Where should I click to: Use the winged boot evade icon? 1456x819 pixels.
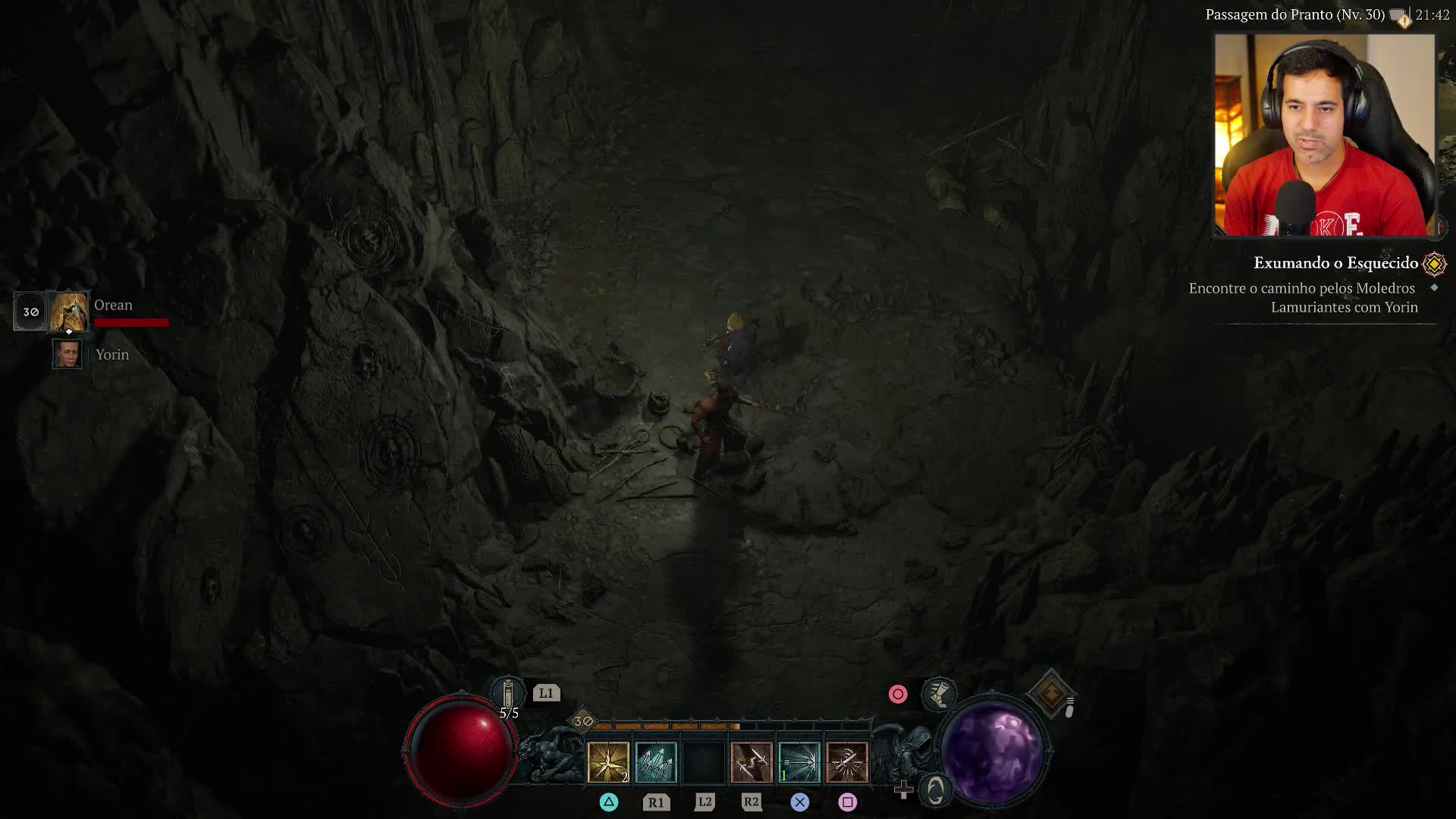click(x=939, y=694)
